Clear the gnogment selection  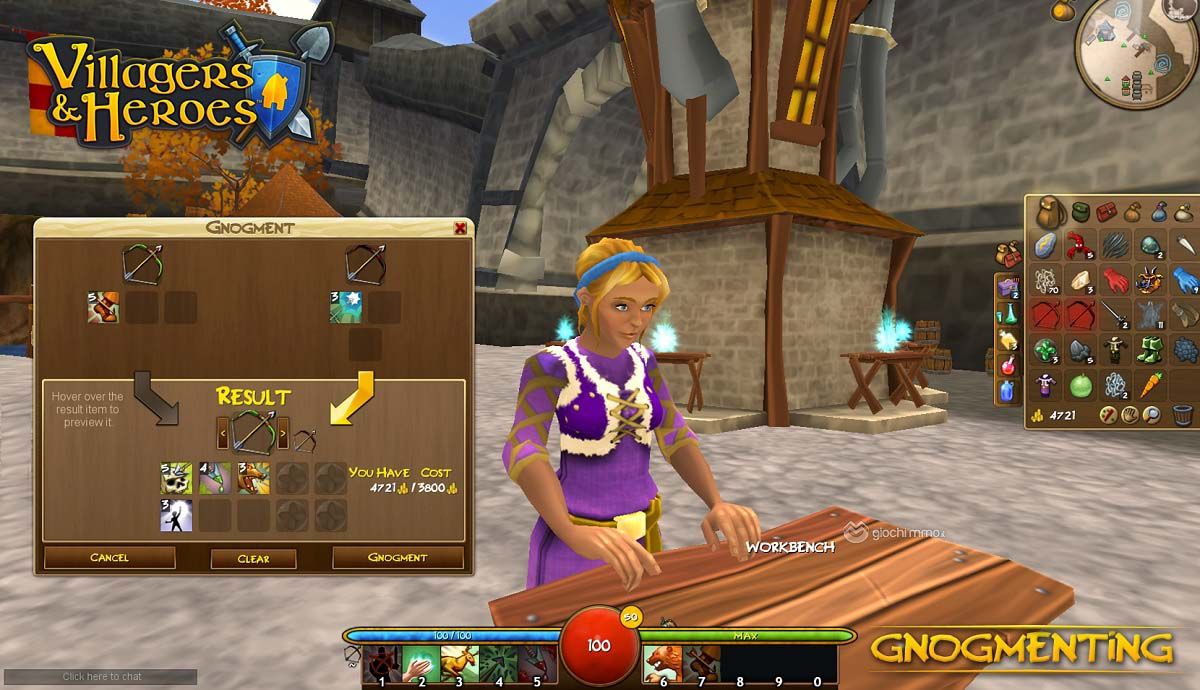pyautogui.click(x=253, y=559)
